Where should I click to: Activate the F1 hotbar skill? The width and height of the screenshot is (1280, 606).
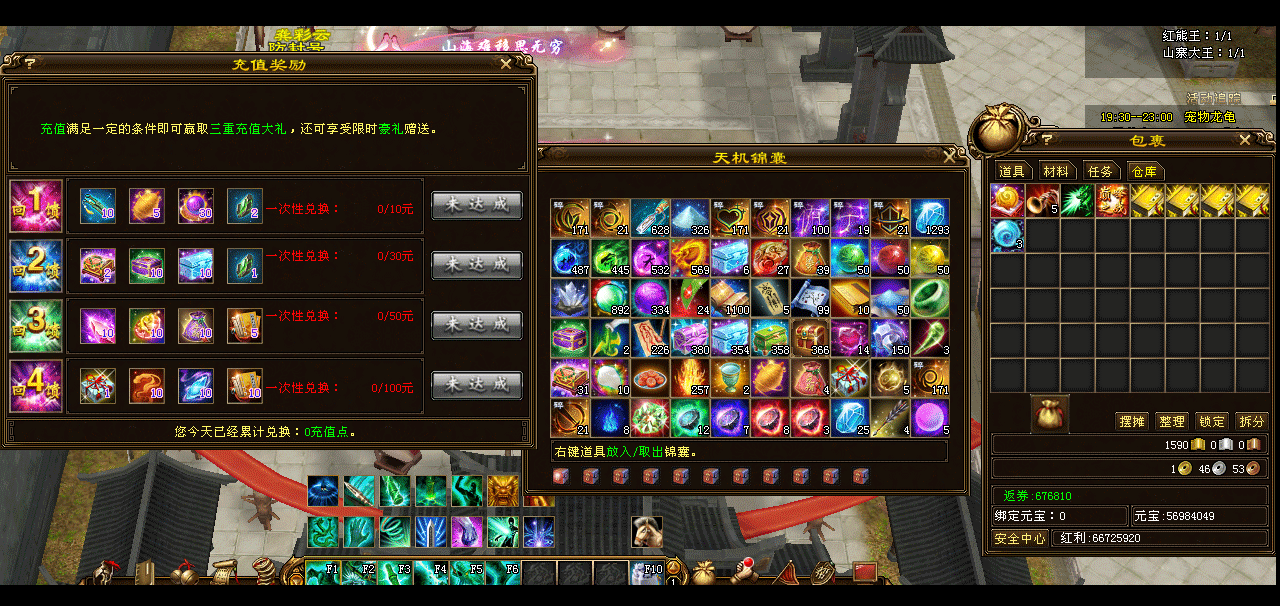(325, 573)
